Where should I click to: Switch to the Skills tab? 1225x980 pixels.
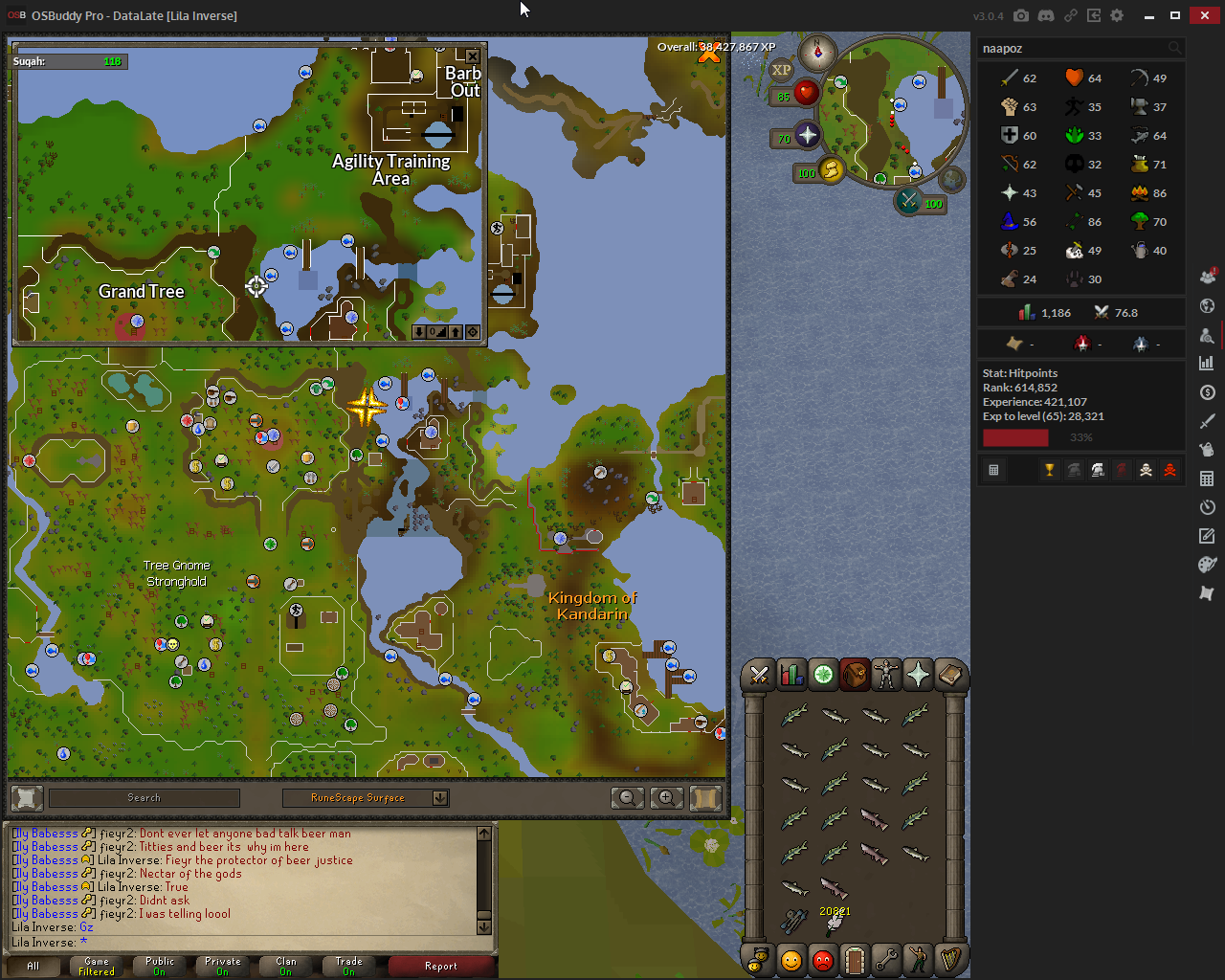coord(791,676)
